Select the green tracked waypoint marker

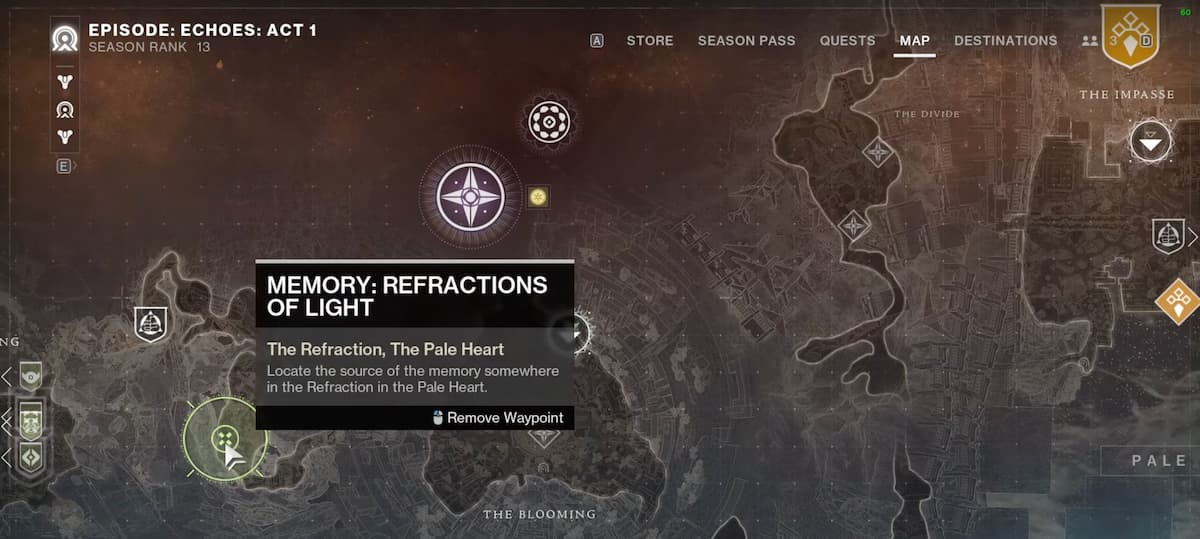(225, 439)
